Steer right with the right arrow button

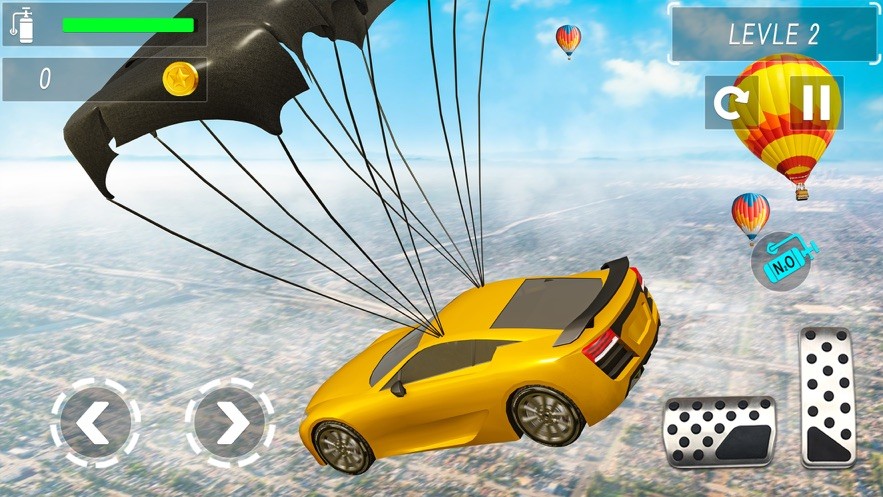[x=230, y=424]
